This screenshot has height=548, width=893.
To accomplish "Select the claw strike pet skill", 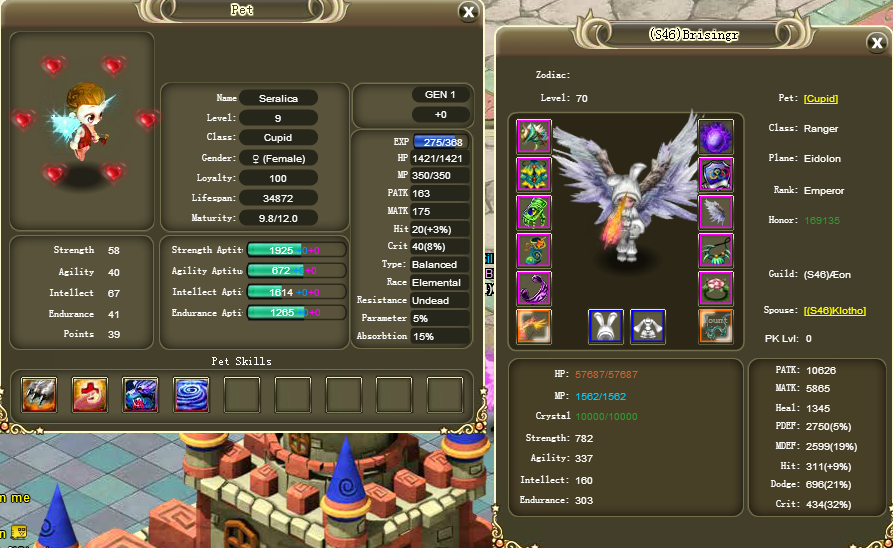I will (39, 395).
